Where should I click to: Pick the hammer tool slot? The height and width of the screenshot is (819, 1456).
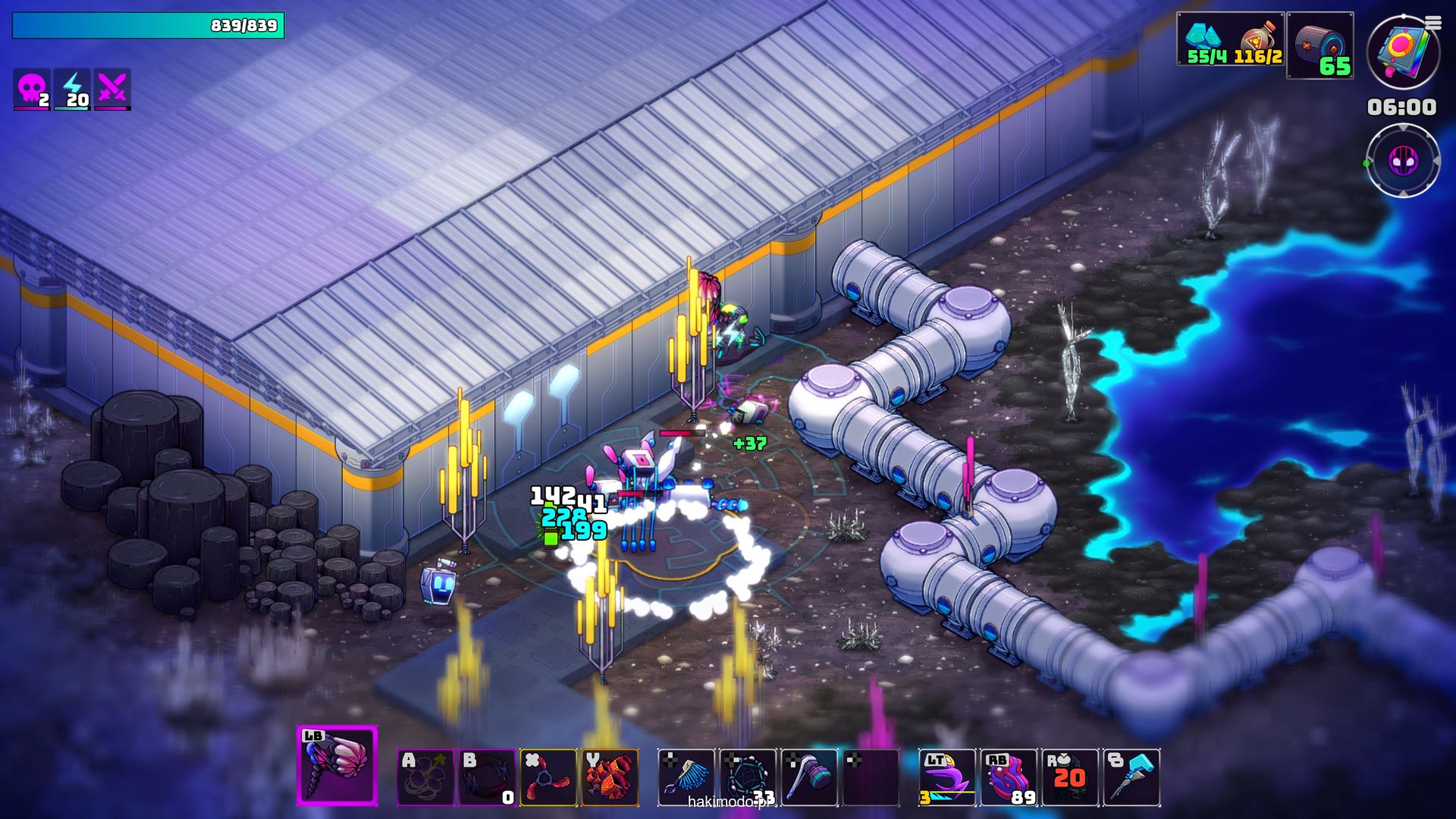pyautogui.click(x=809, y=777)
